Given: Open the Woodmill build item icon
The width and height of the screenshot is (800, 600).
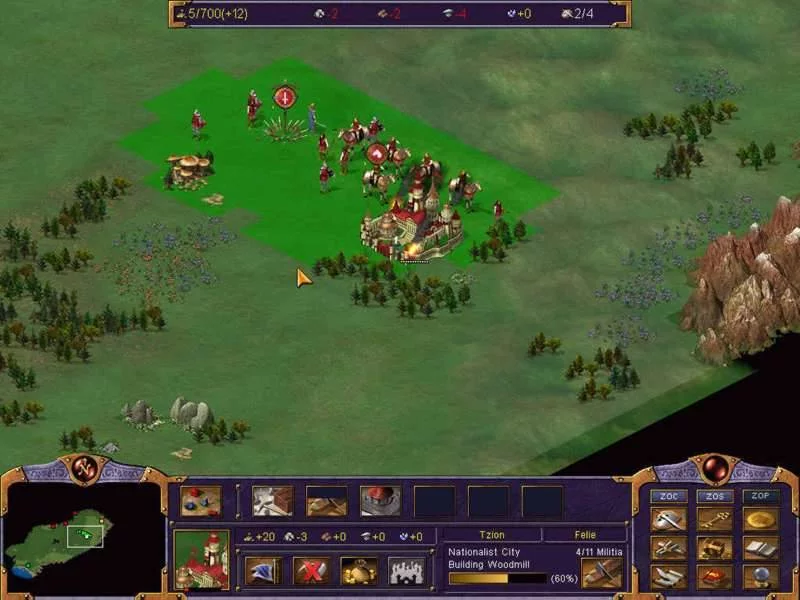Looking at the screenshot, I should [602, 573].
